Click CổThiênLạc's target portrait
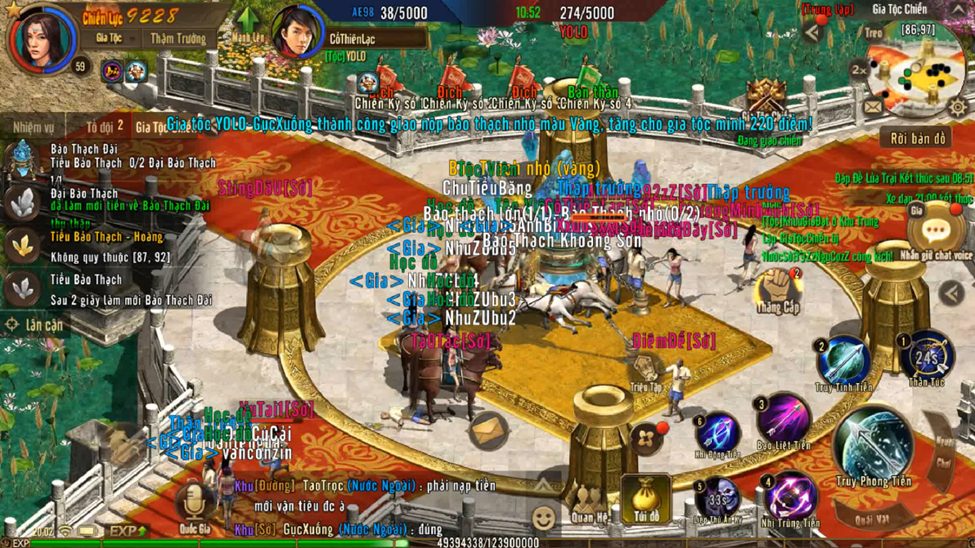Screen dimensions: 975x548 297,33
